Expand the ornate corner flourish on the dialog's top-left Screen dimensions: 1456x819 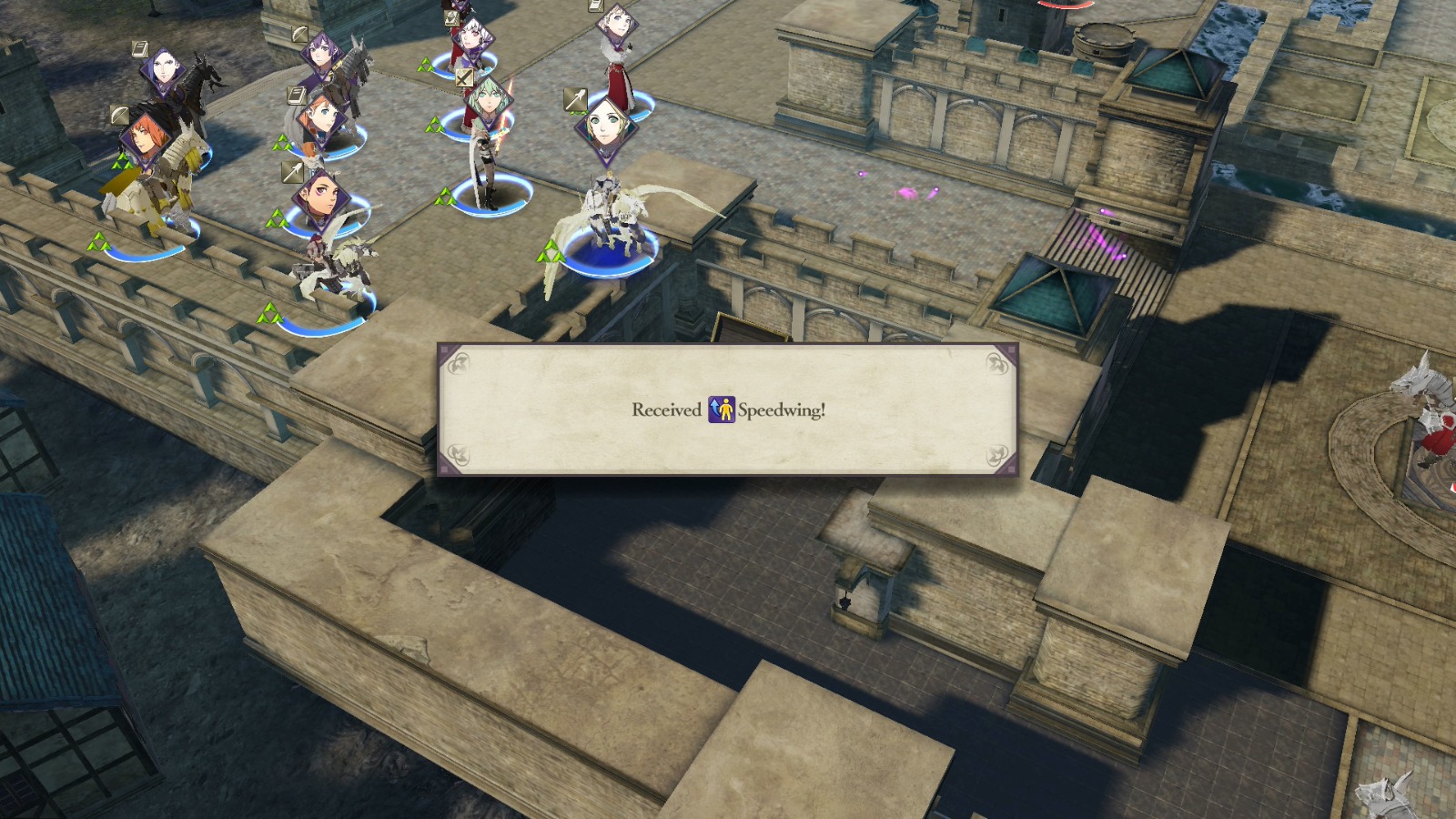(460, 362)
